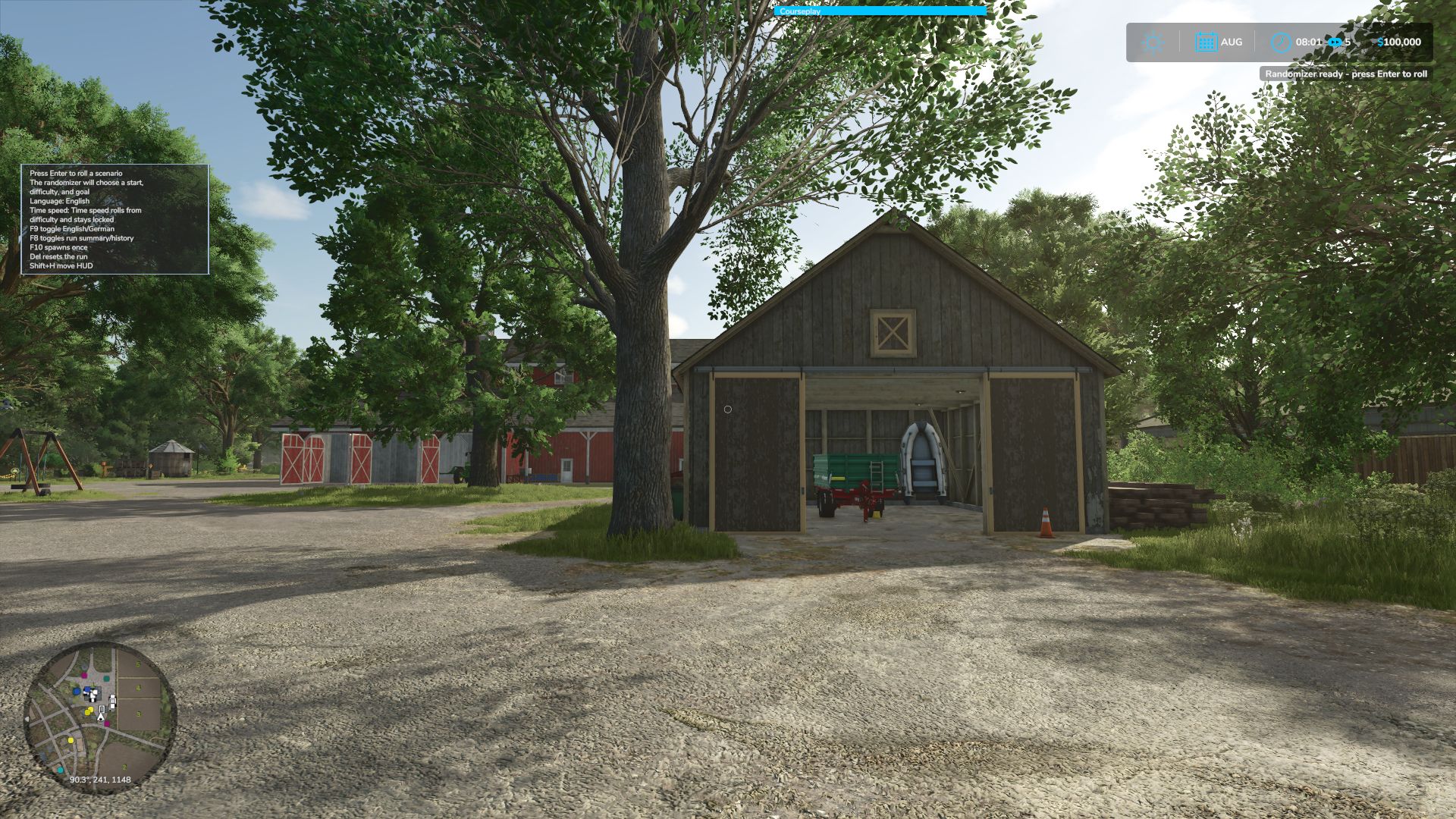Click the clock icon next to 08:01

(x=1281, y=42)
